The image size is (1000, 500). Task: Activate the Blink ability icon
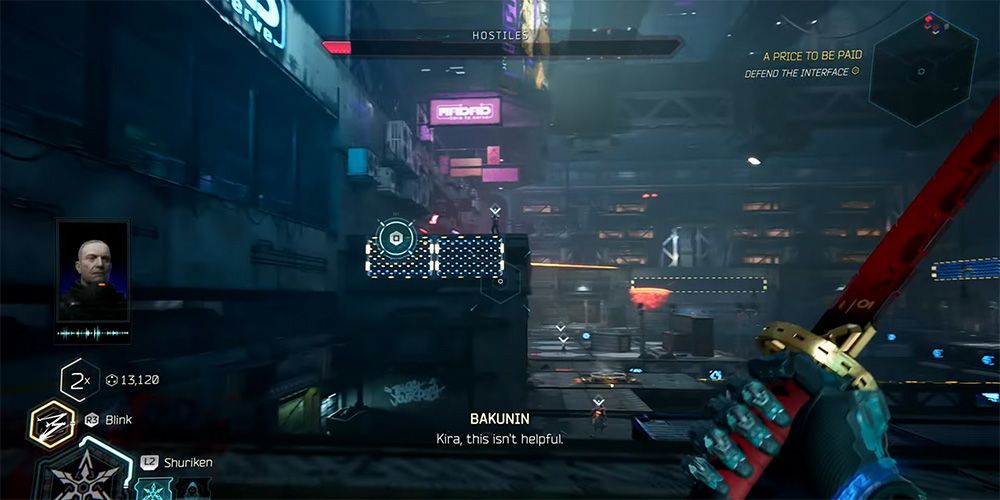click(x=51, y=424)
